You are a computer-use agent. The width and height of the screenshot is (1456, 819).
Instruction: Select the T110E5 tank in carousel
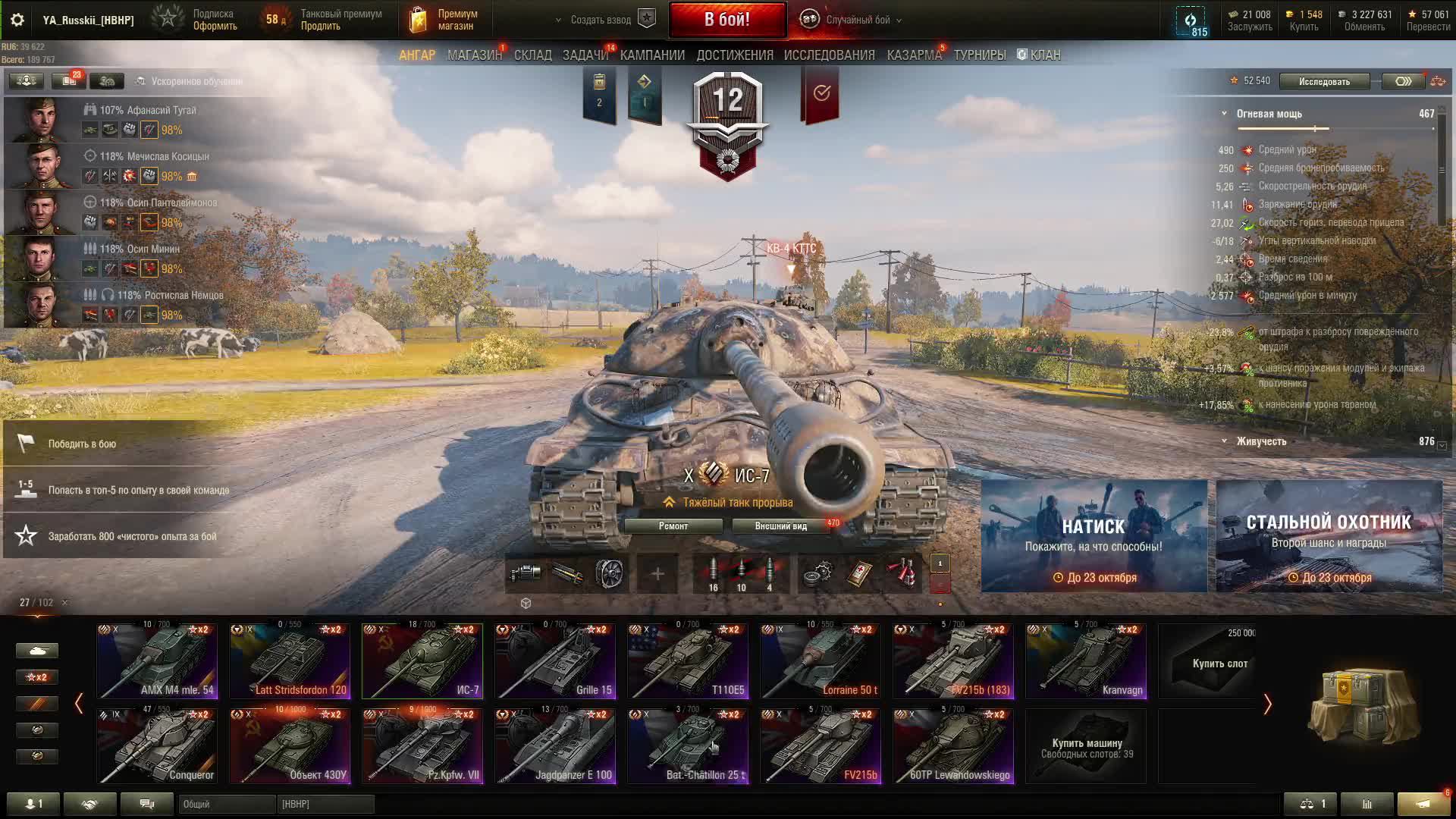click(x=688, y=661)
